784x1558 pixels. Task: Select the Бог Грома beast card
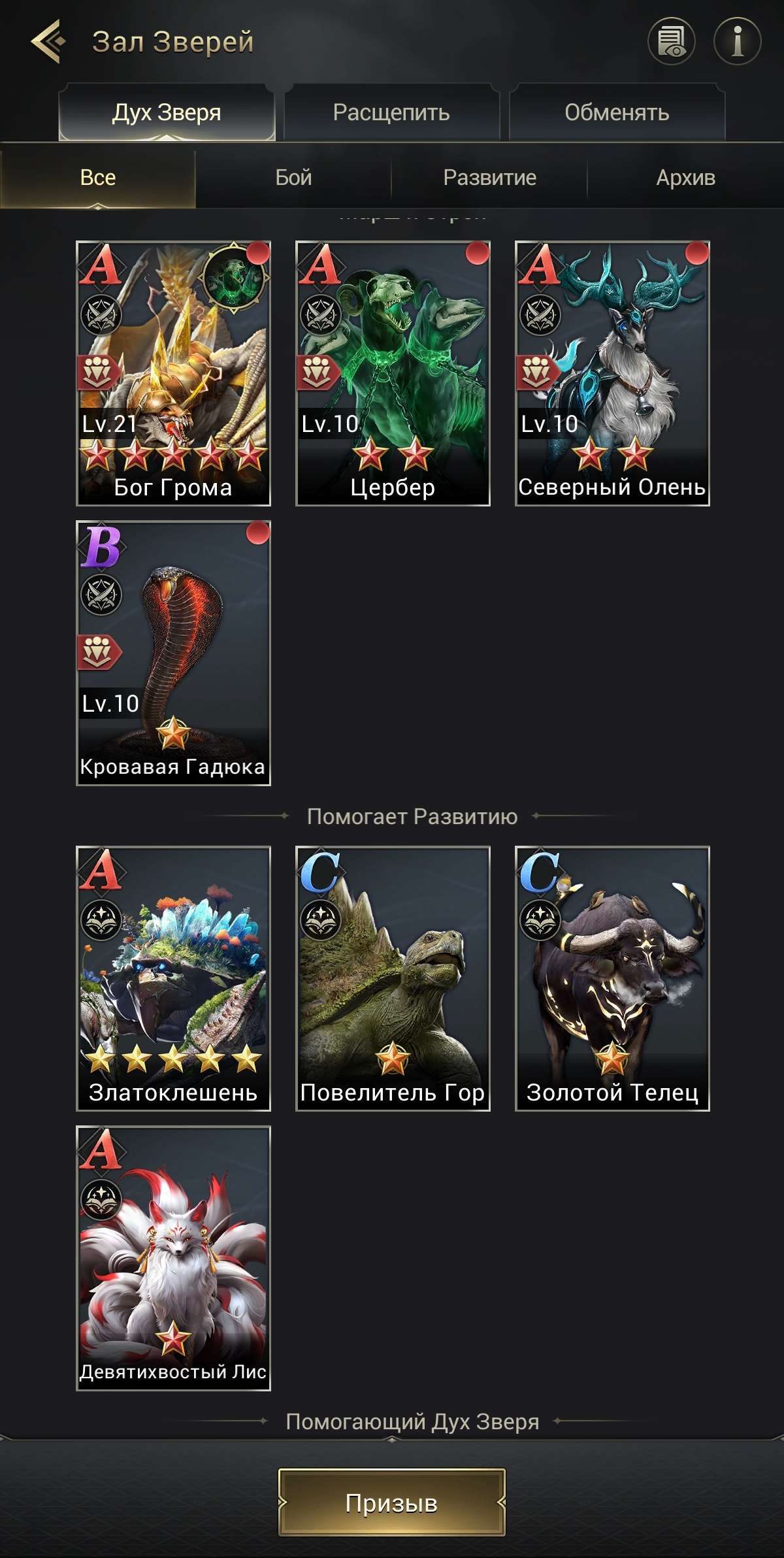173,373
